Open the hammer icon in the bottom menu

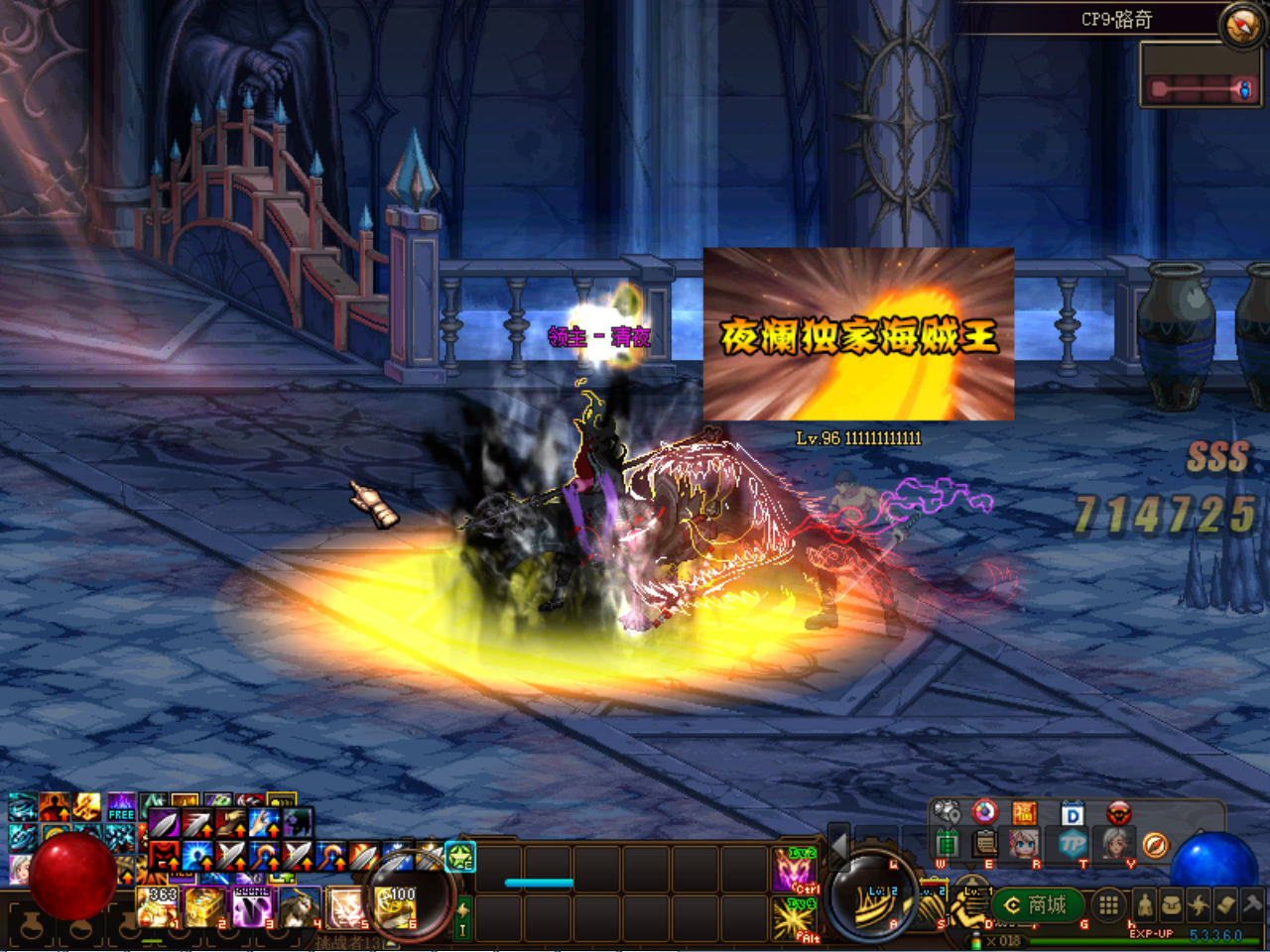[x=1253, y=904]
